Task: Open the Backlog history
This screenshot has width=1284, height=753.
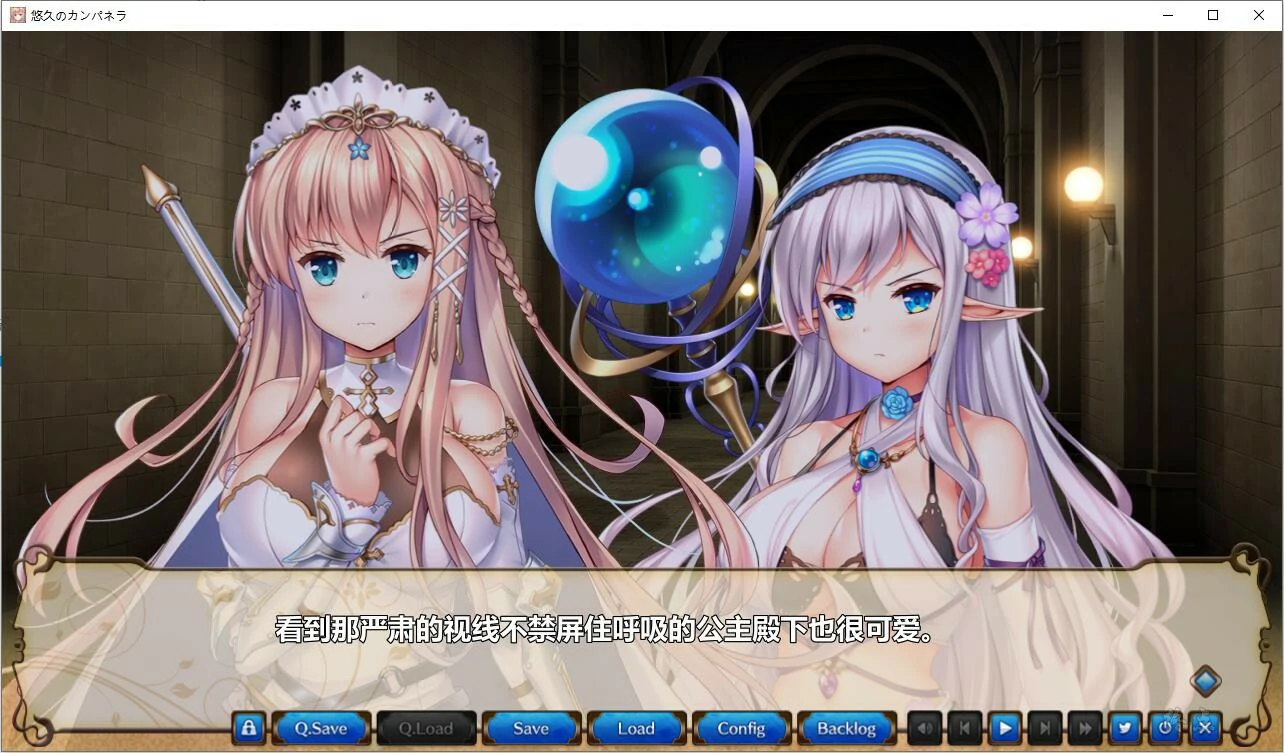Action: 847,728
